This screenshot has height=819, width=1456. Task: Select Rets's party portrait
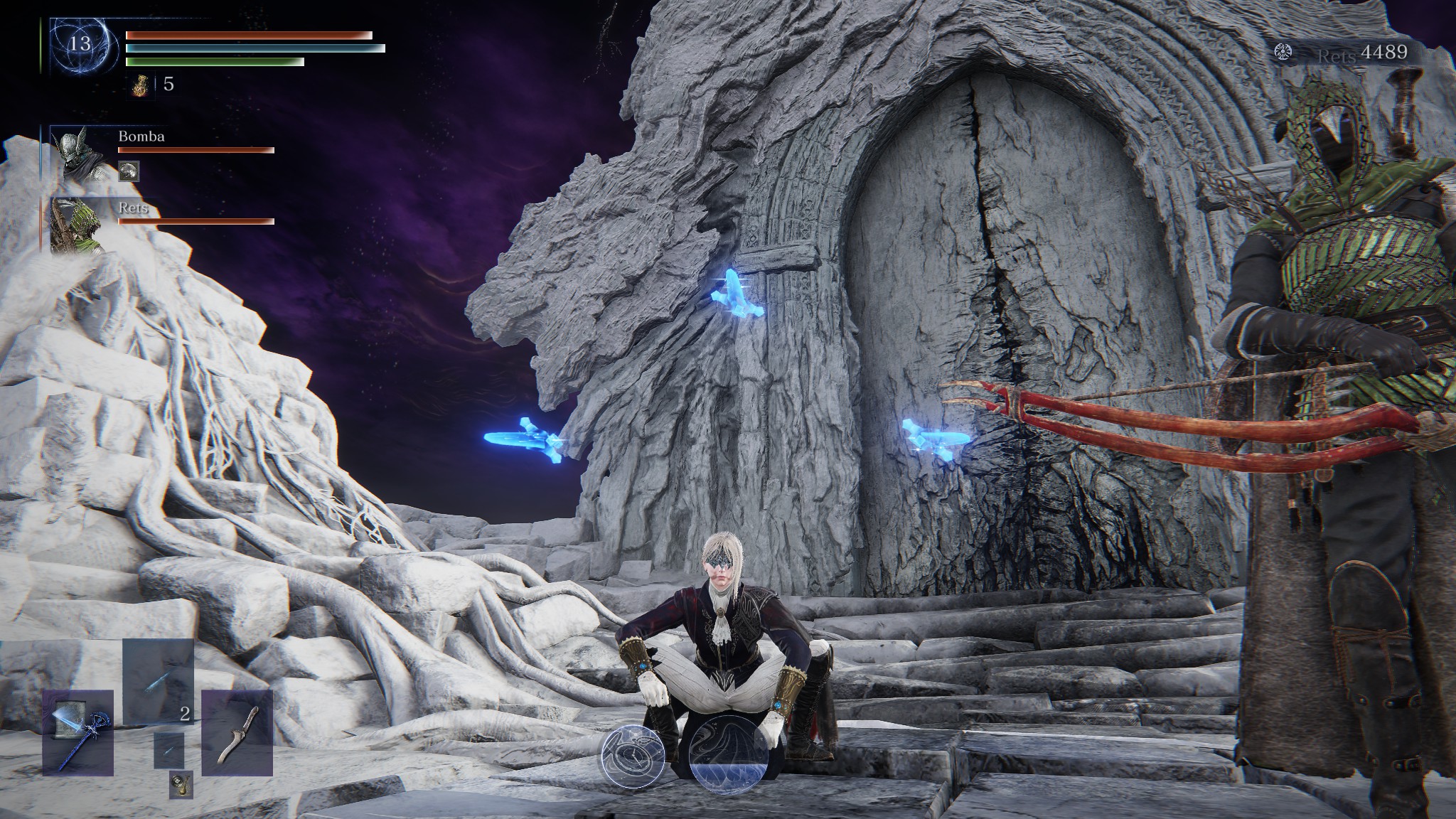77,224
